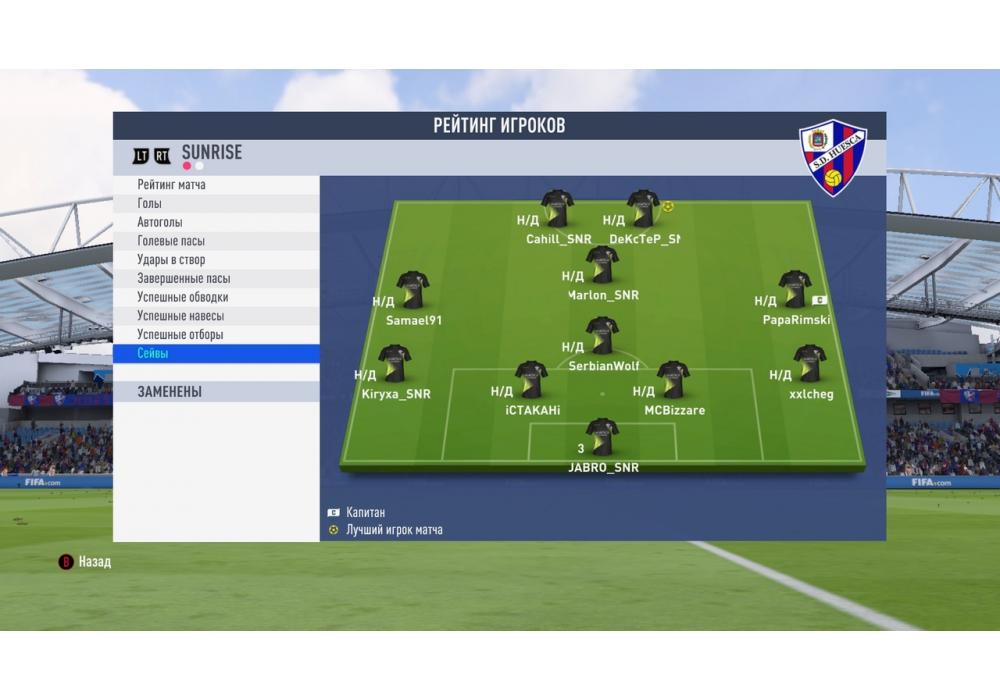Pick defender iCTAKAHi's shirt

pyautogui.click(x=531, y=380)
